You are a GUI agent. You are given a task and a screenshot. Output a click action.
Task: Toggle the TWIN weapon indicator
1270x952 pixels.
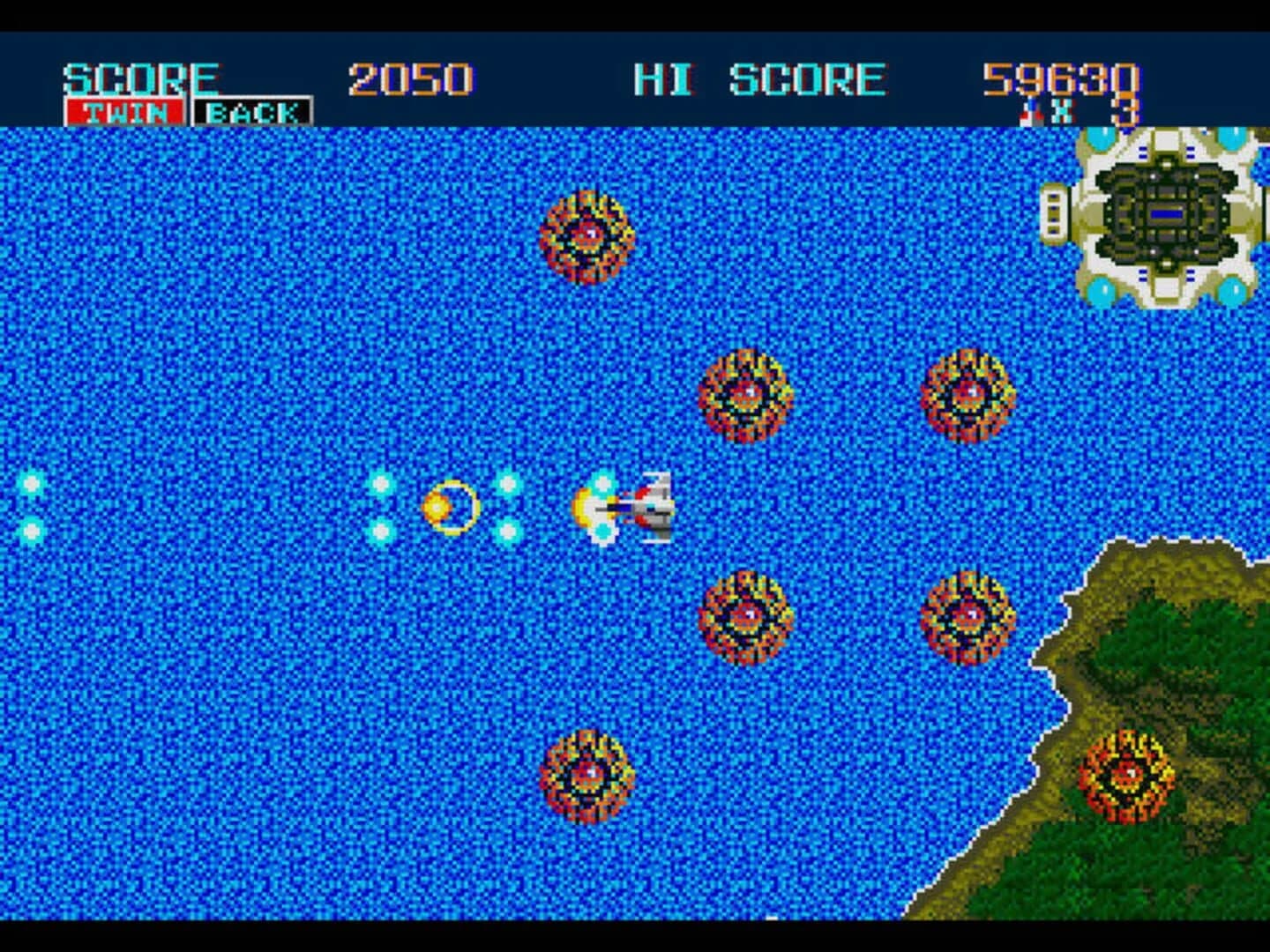125,111
